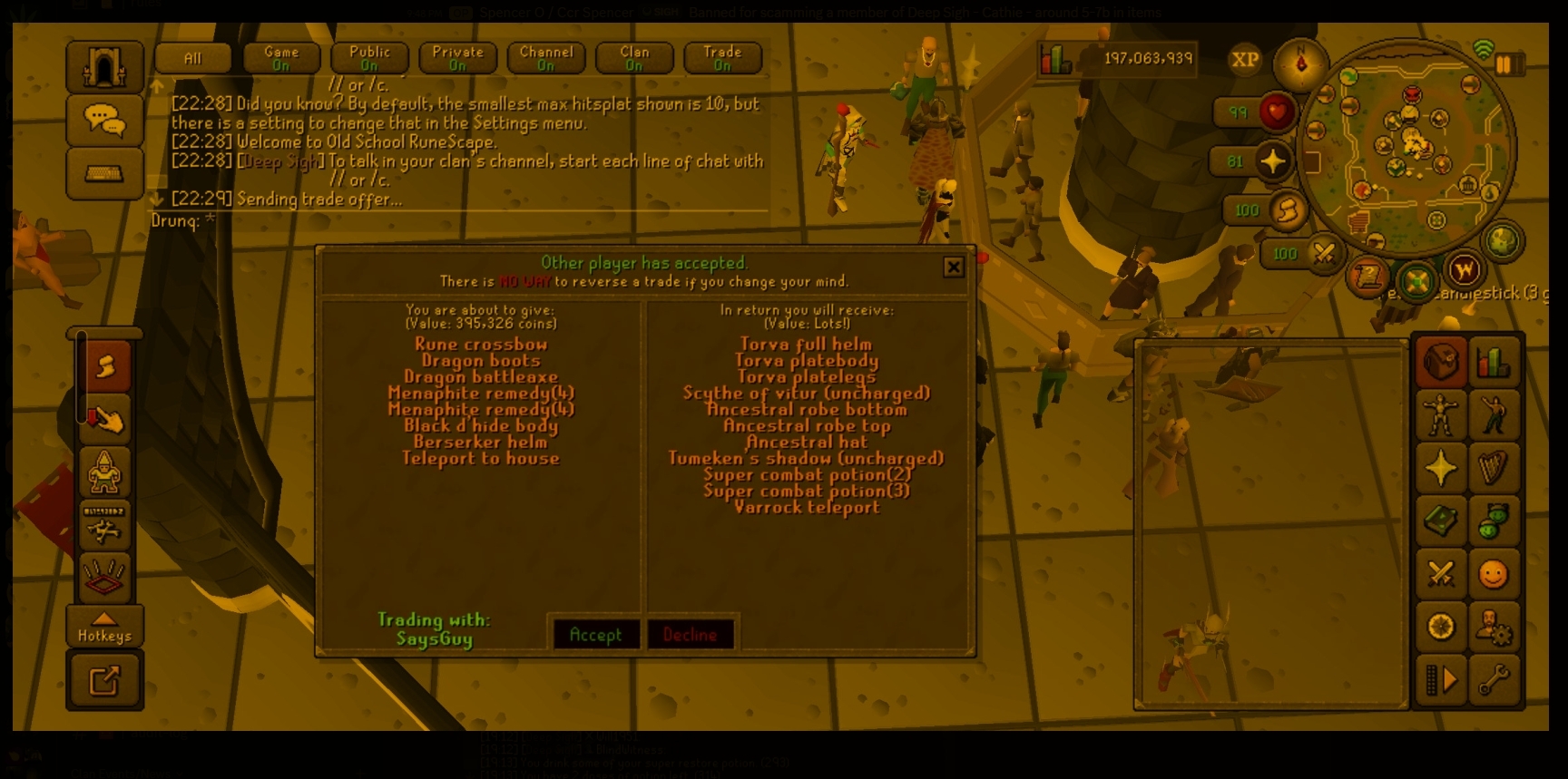The height and width of the screenshot is (779, 1568).
Task: Open the wrench settings tab
Action: coord(1493,679)
